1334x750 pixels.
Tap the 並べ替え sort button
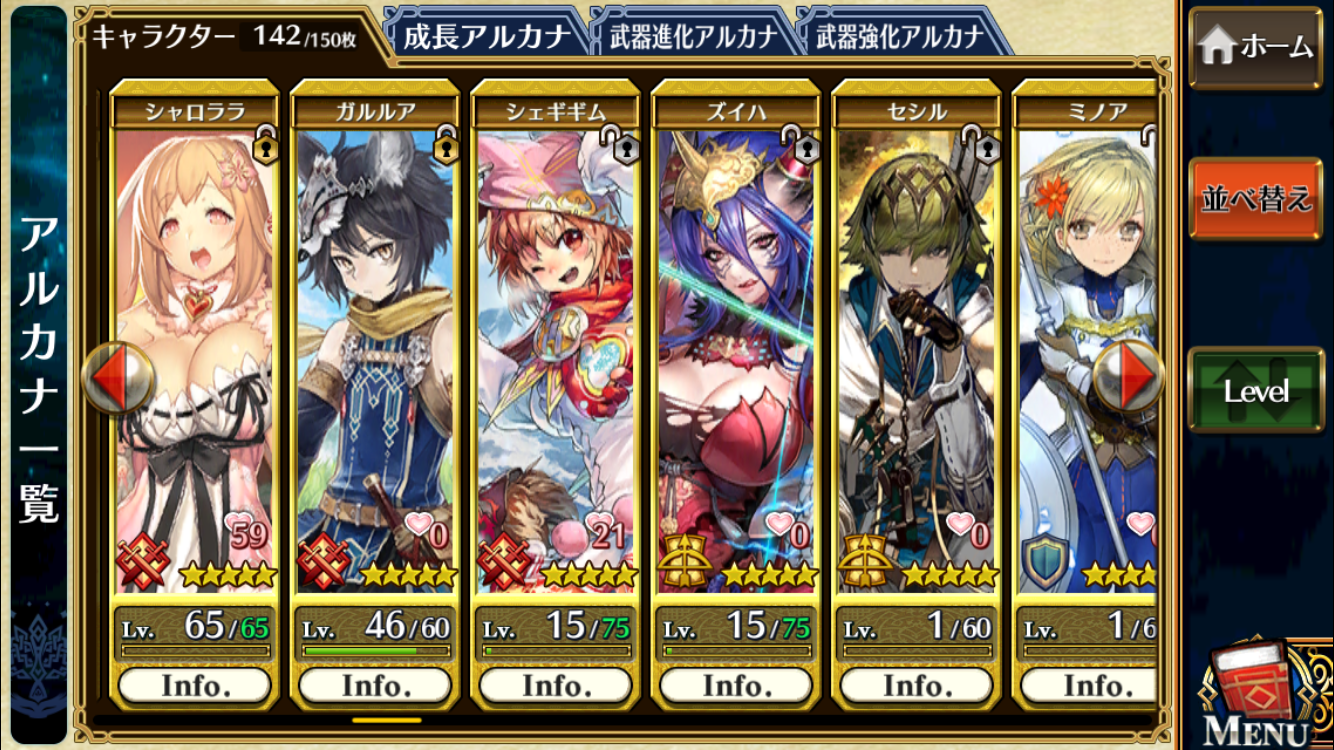tap(1255, 199)
